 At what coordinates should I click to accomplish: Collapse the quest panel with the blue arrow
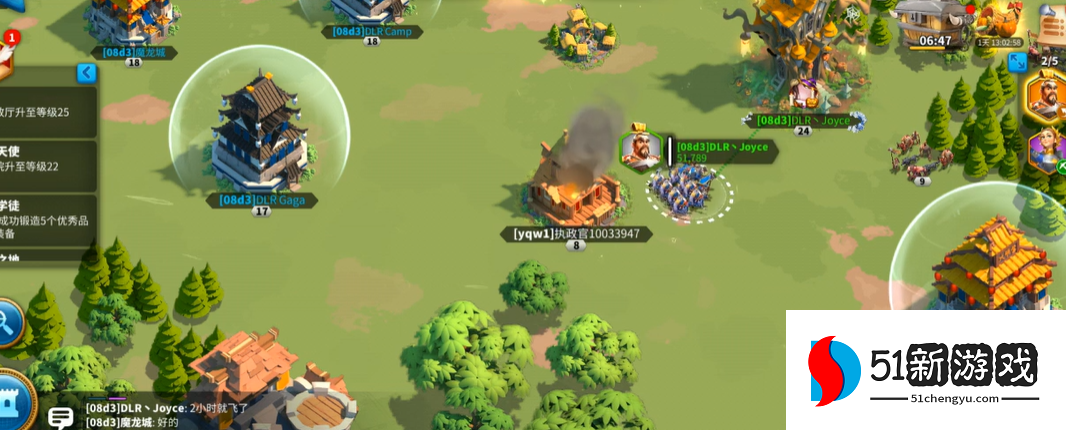click(x=87, y=72)
